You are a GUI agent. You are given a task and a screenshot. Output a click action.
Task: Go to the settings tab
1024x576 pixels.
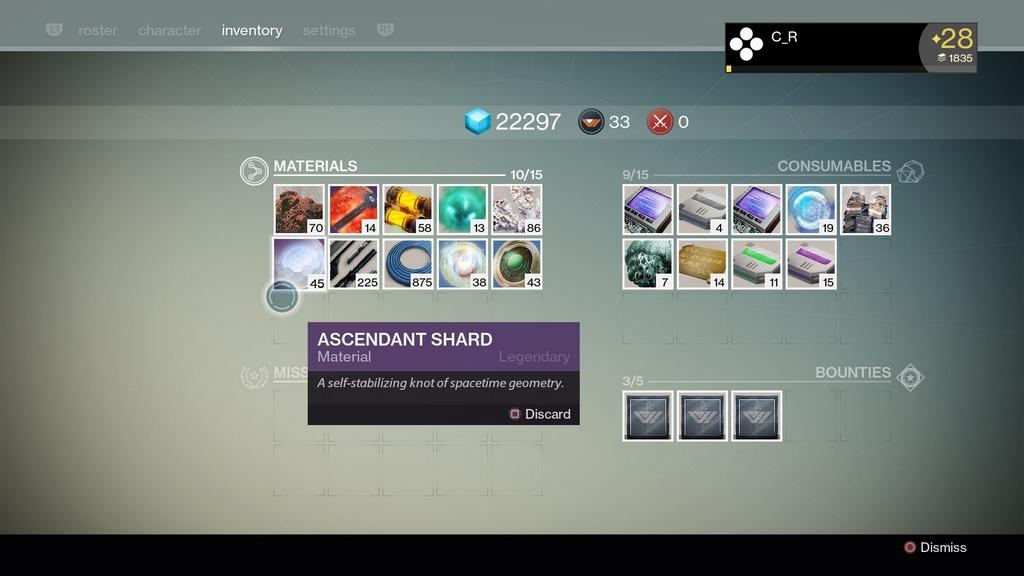tap(329, 30)
